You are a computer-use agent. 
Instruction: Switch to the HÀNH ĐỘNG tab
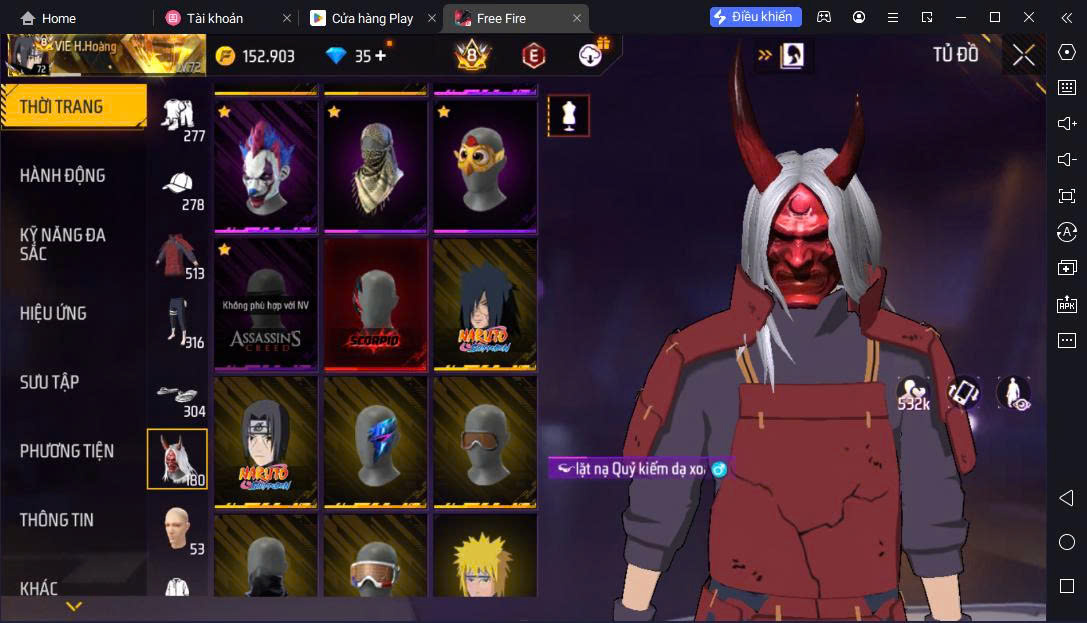pos(63,176)
